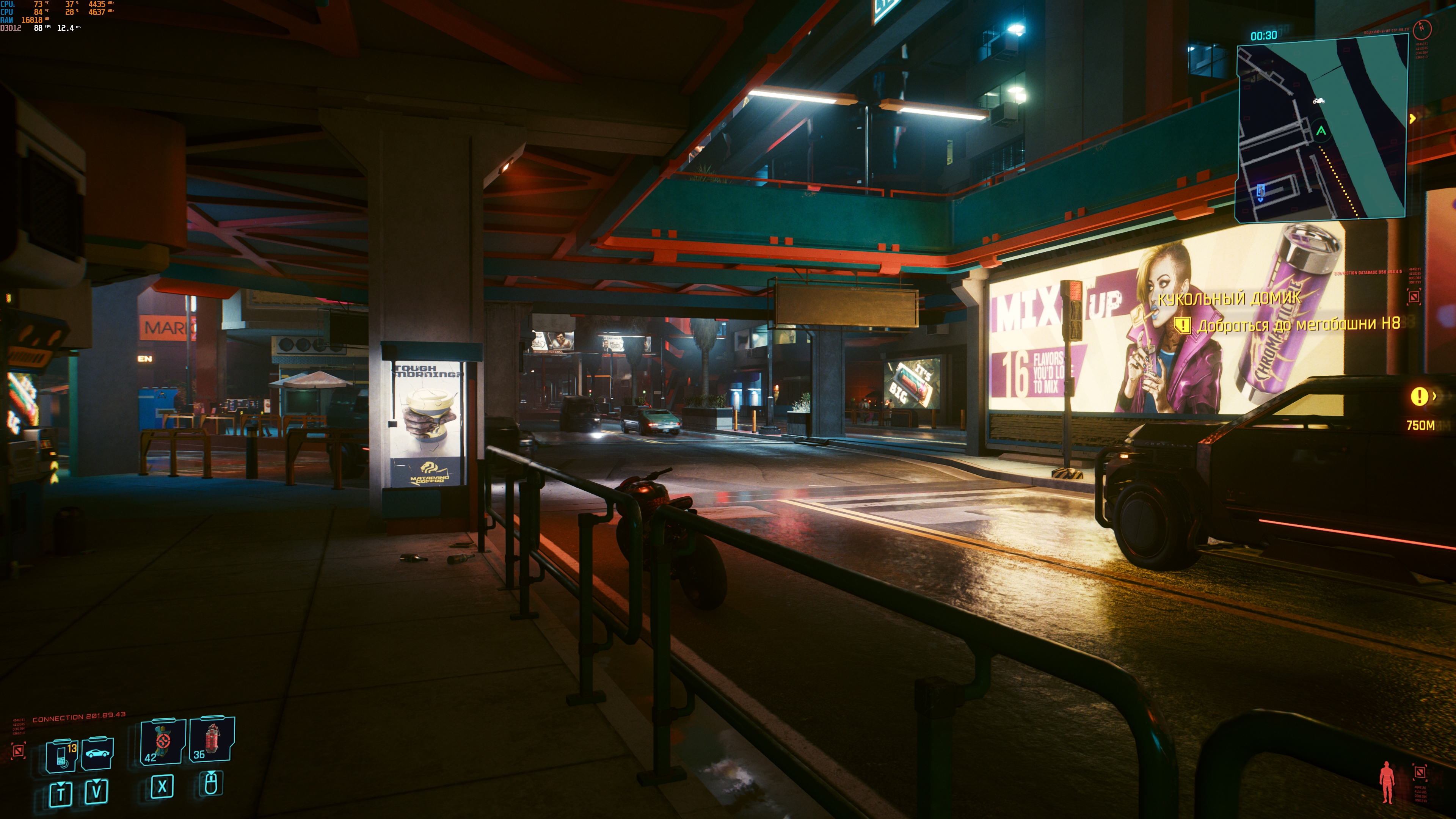The height and width of the screenshot is (819, 1456).
Task: Click the blue fixer marker on minimap
Action: click(1260, 192)
